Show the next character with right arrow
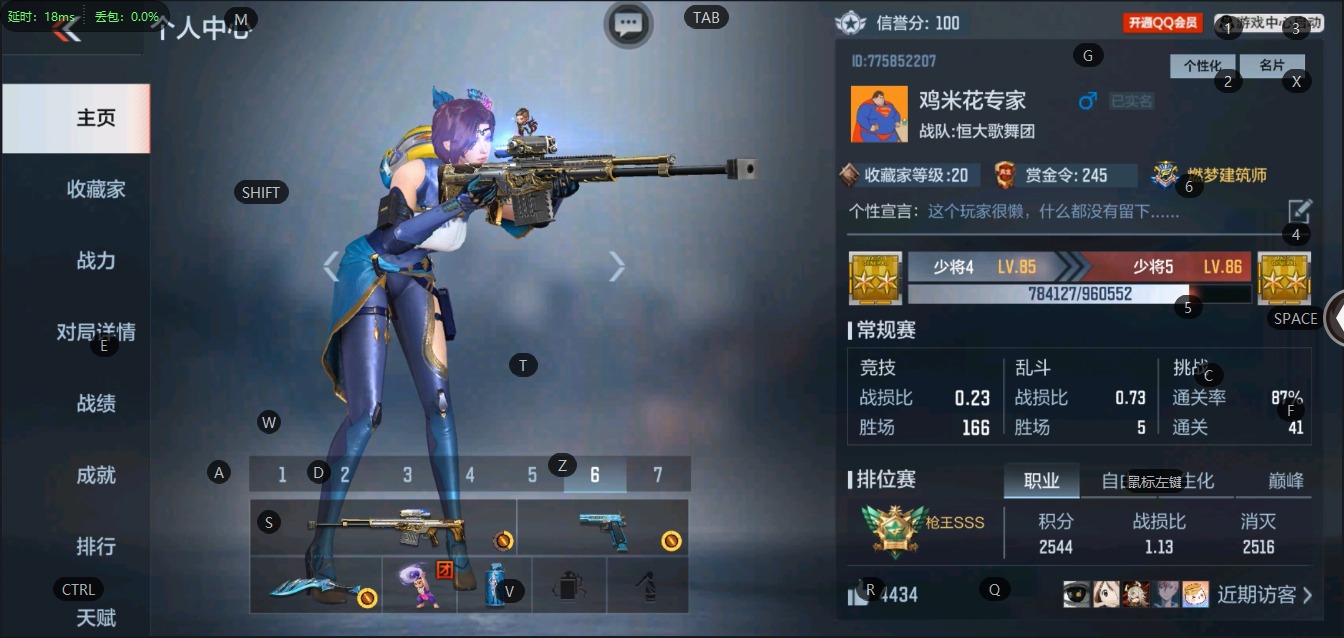 [617, 266]
